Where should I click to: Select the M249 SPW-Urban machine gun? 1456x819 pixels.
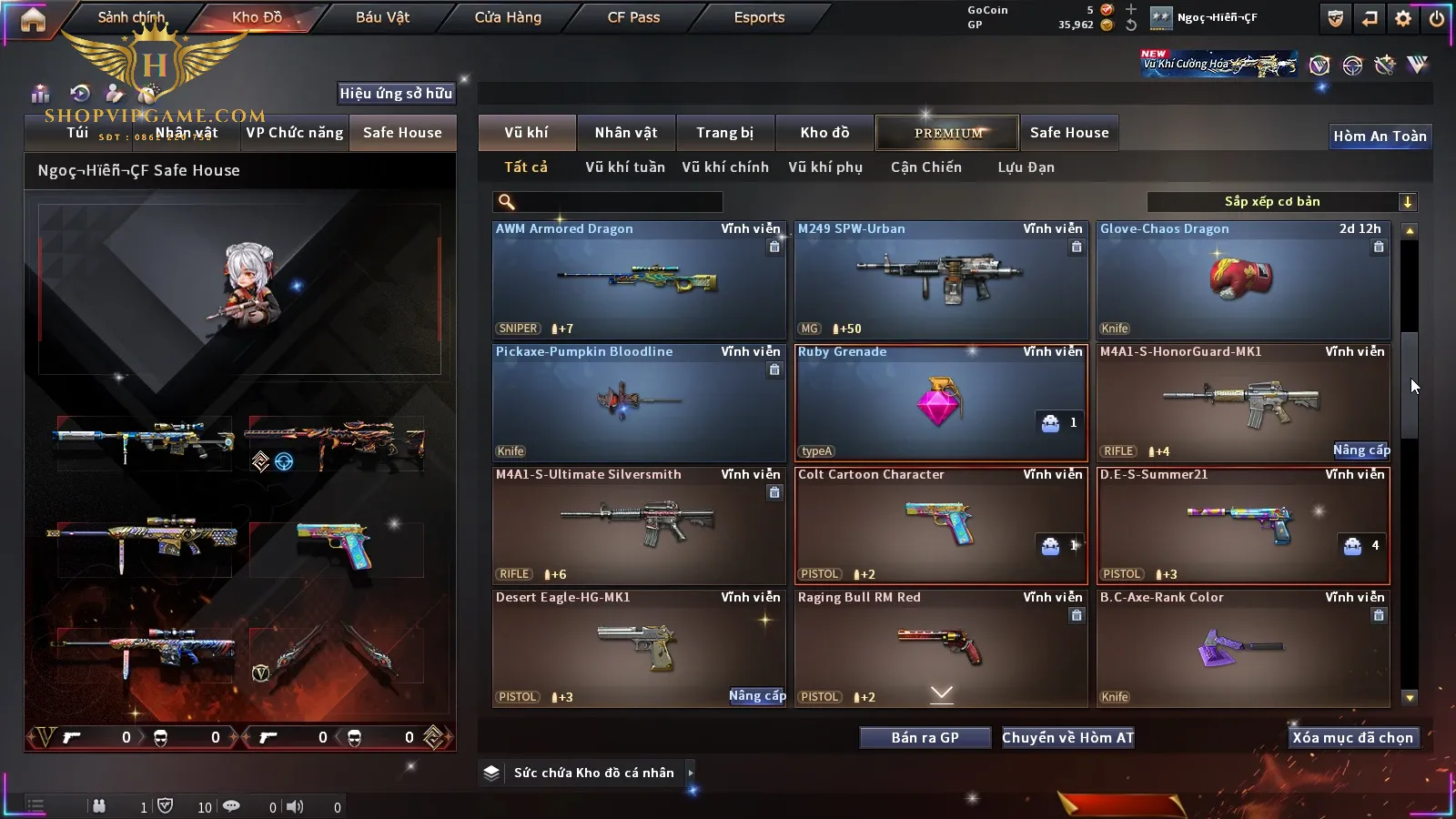[x=941, y=281]
